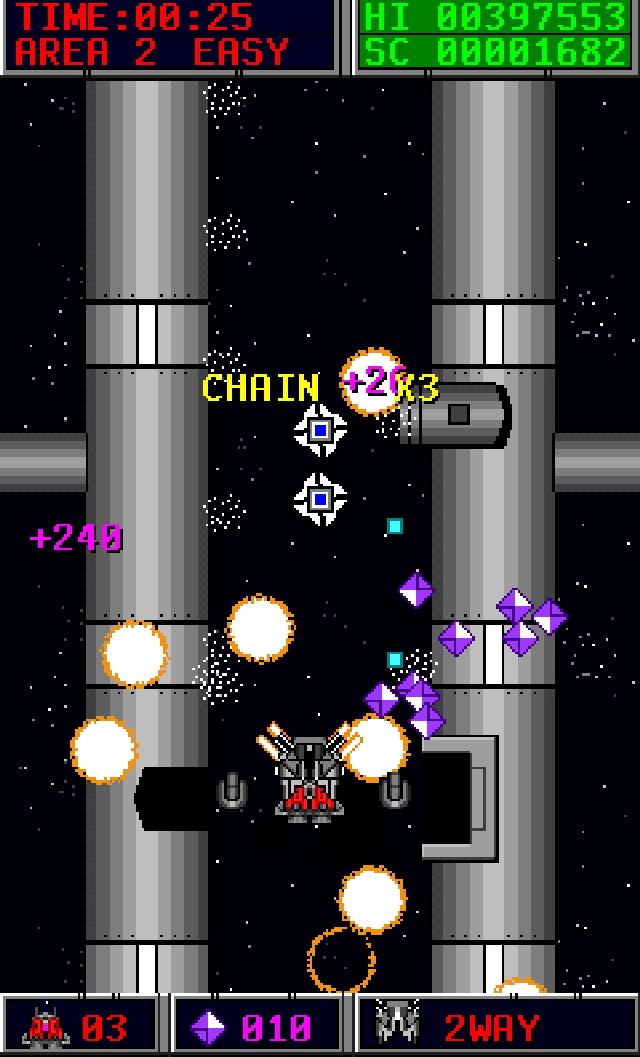Viewport: 640px width, 1057px height.
Task: Select the purple gem counter icon
Action: click(208, 1028)
